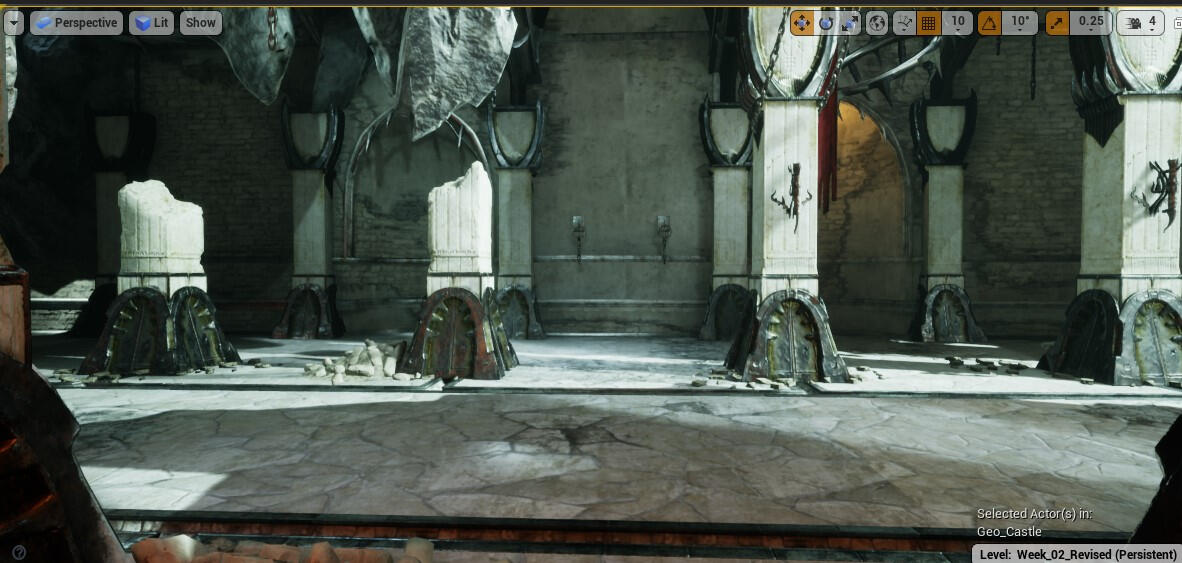The image size is (1182, 563).
Task: Open the rotation snap 10° dropdown
Action: [x=1021, y=22]
